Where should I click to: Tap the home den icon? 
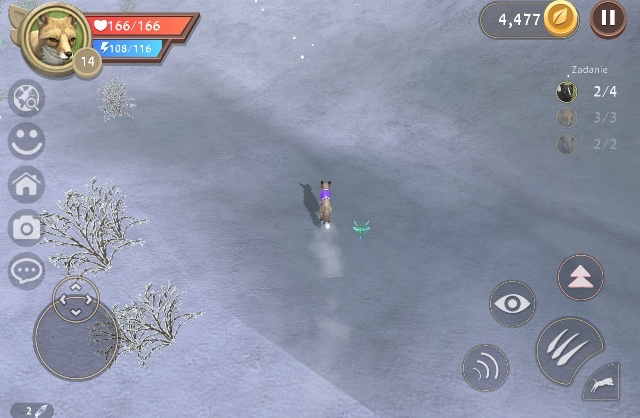click(x=26, y=184)
